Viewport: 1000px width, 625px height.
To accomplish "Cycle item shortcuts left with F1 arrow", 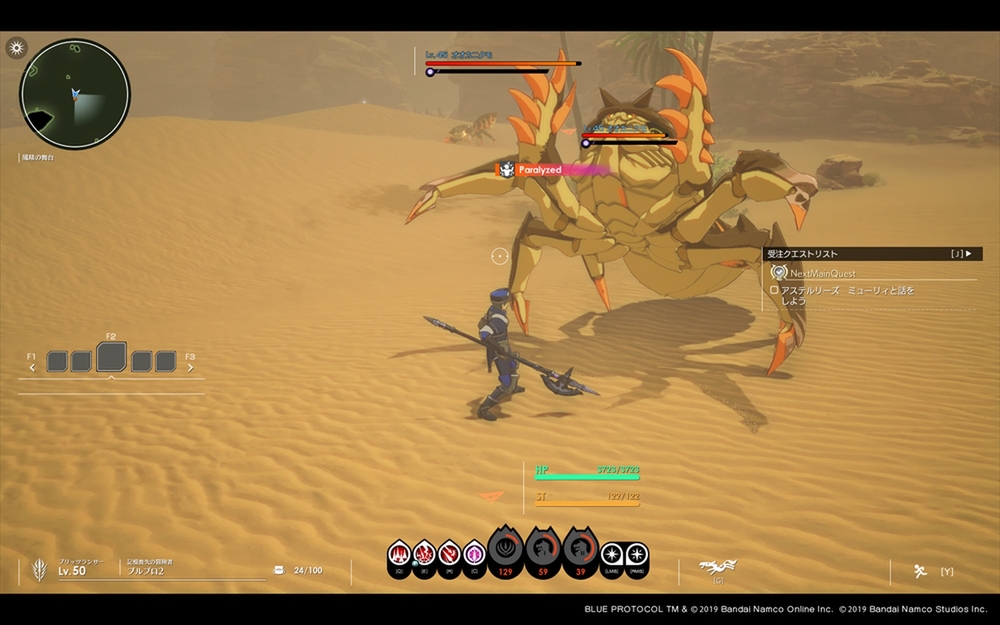I will click(32, 367).
